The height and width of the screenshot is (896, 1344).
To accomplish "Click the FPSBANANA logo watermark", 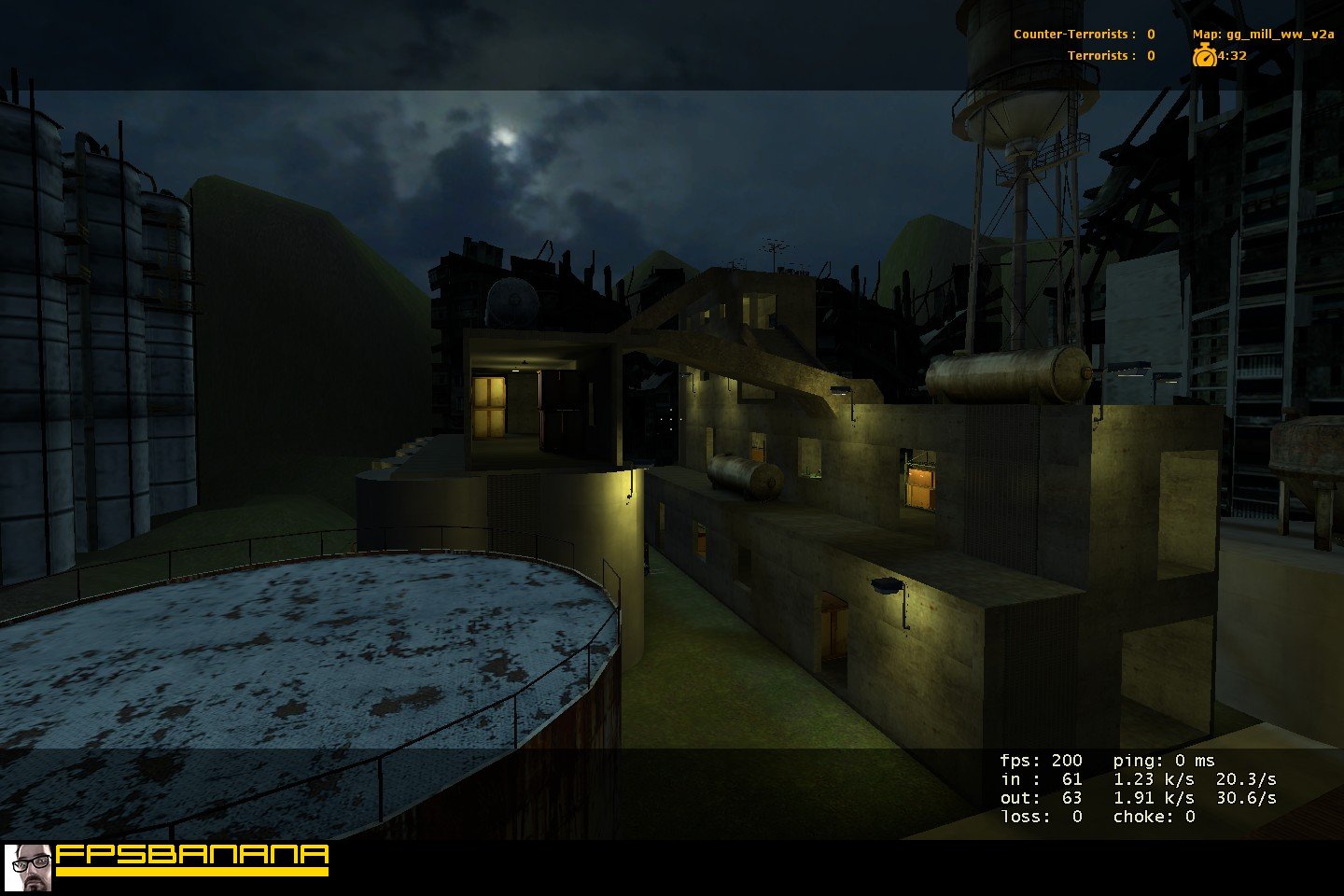I will coord(192,856).
